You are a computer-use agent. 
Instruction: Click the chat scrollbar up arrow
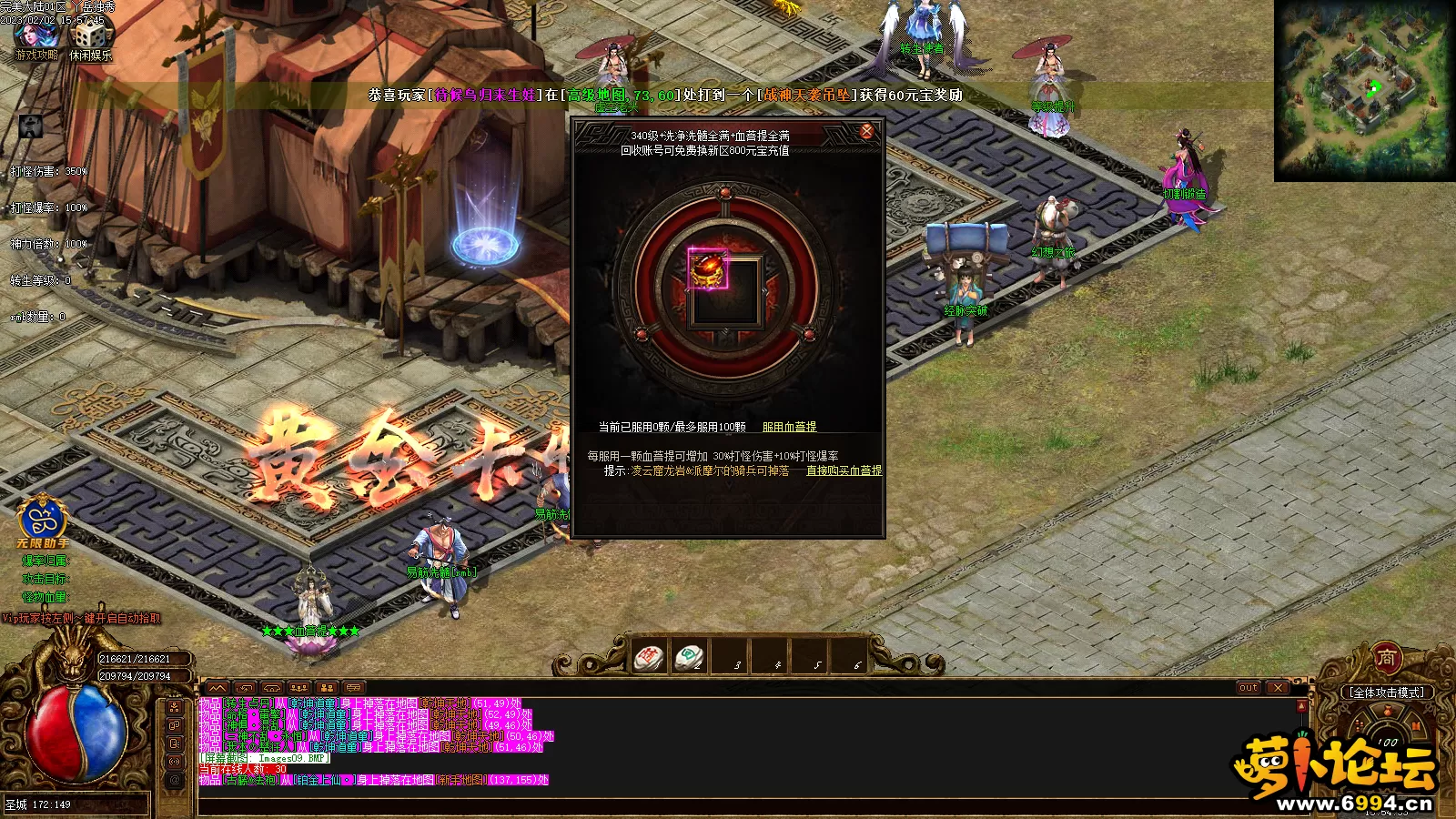(x=1301, y=705)
